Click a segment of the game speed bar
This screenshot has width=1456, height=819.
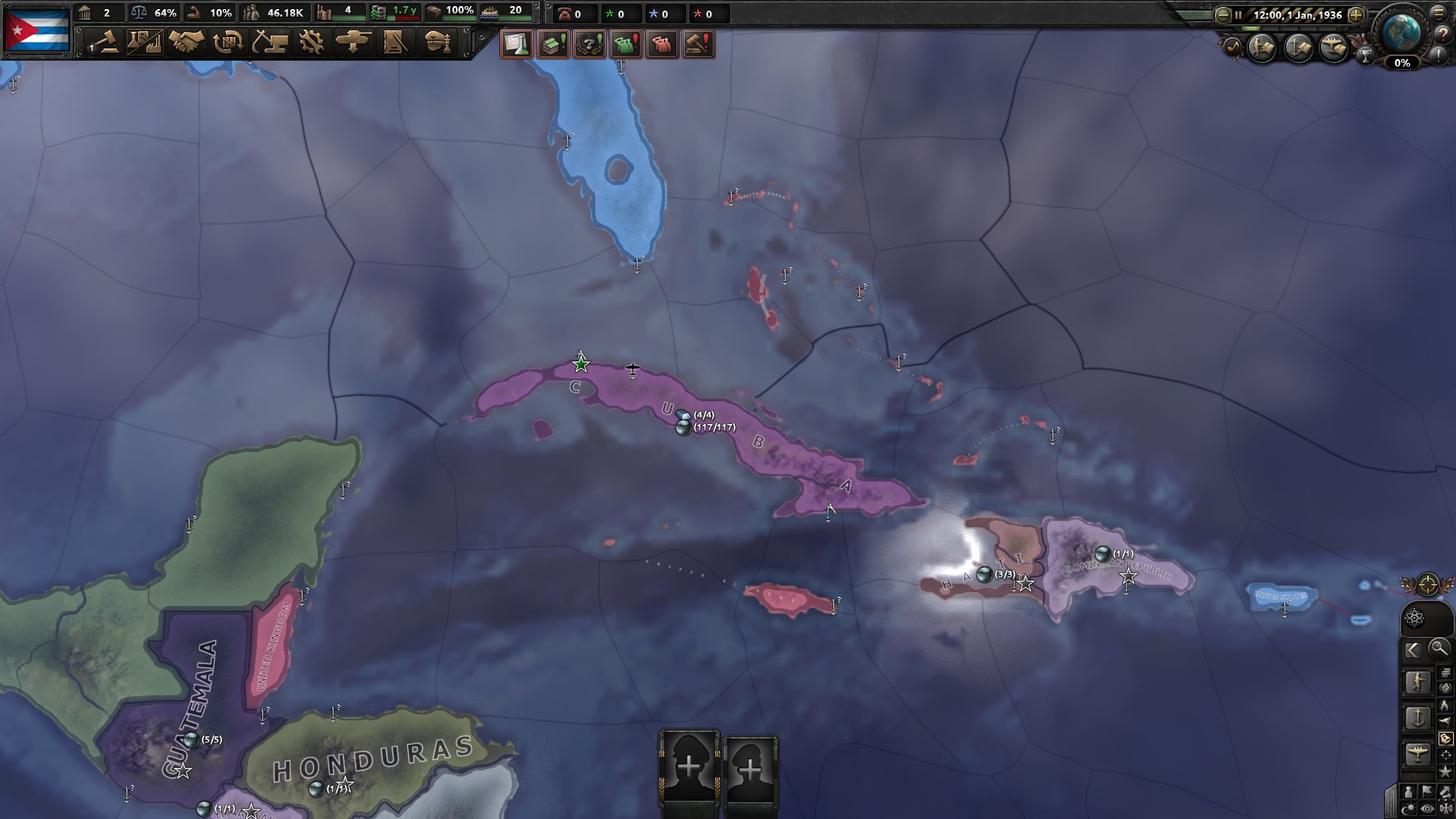1251,29
